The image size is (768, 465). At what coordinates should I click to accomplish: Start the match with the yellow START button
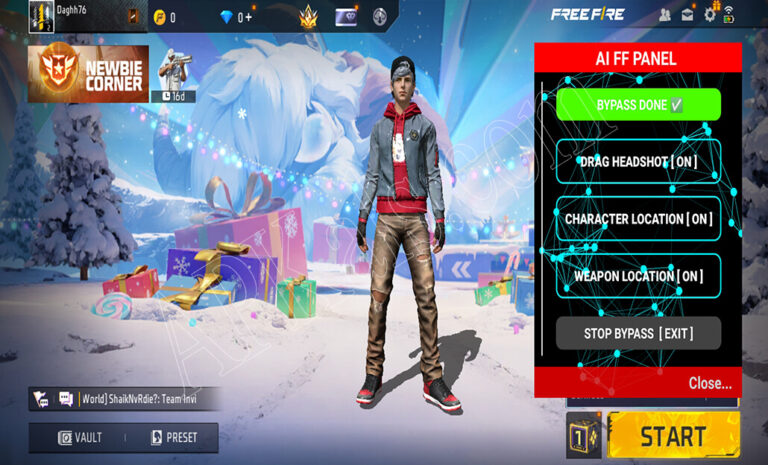point(673,436)
